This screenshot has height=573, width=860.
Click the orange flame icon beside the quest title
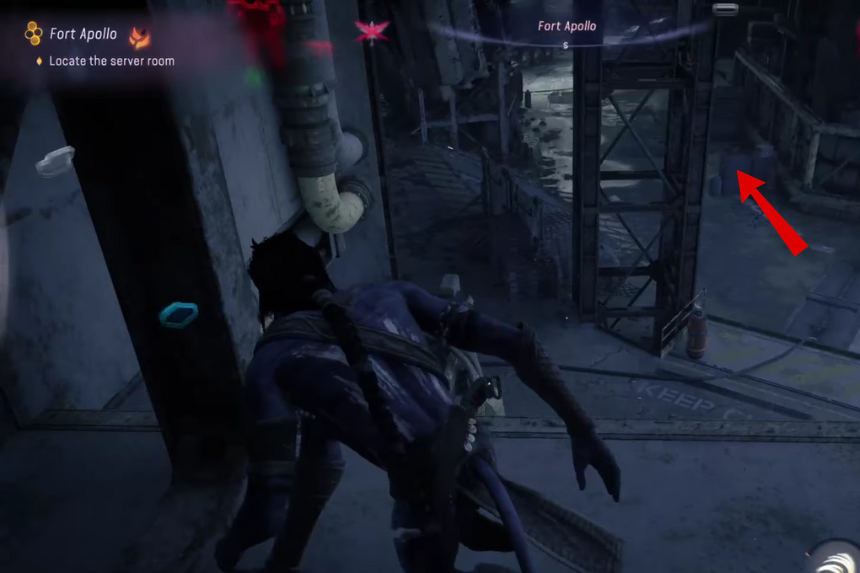(140, 37)
